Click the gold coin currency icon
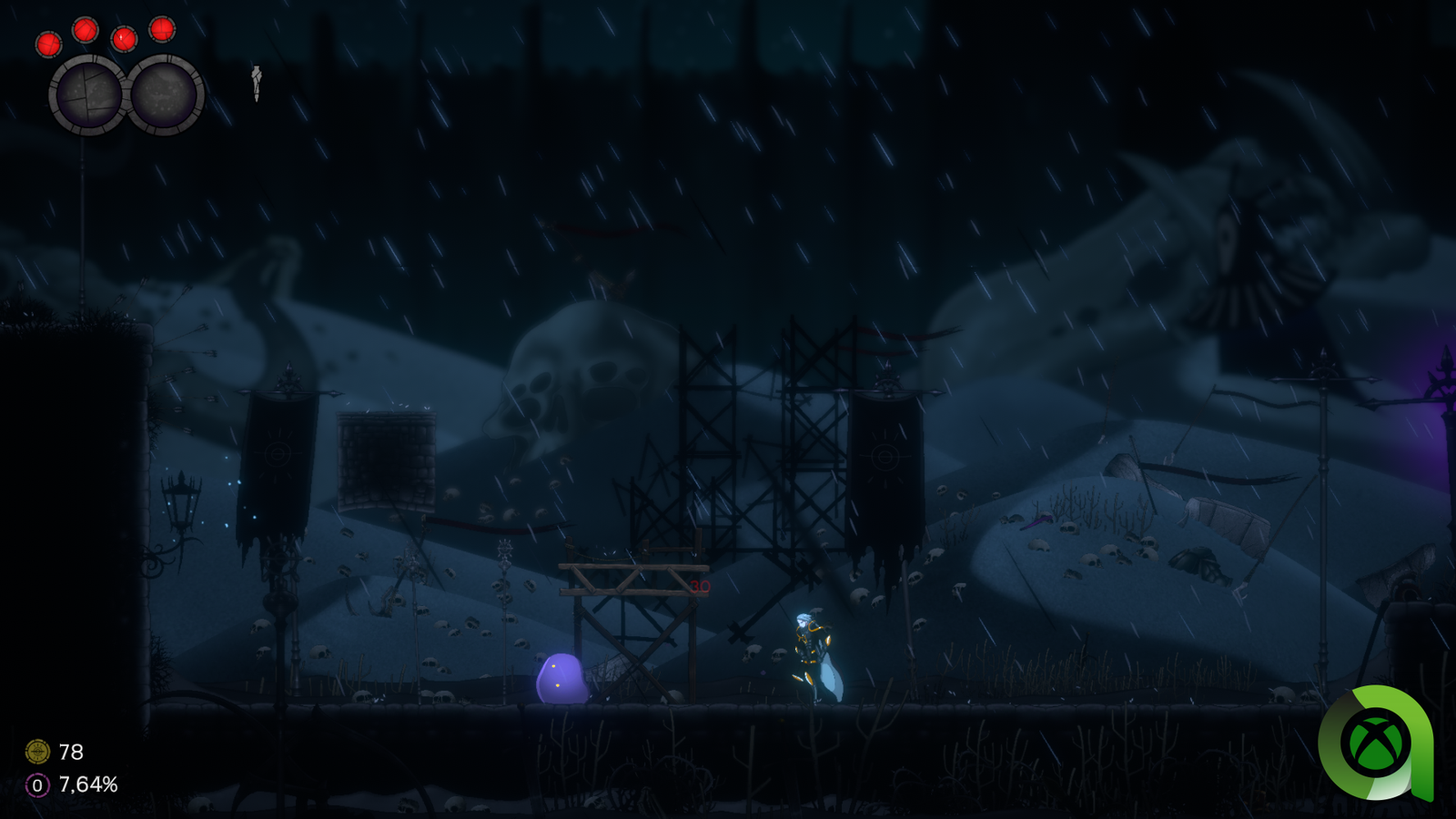The height and width of the screenshot is (819, 1456). pos(37,752)
